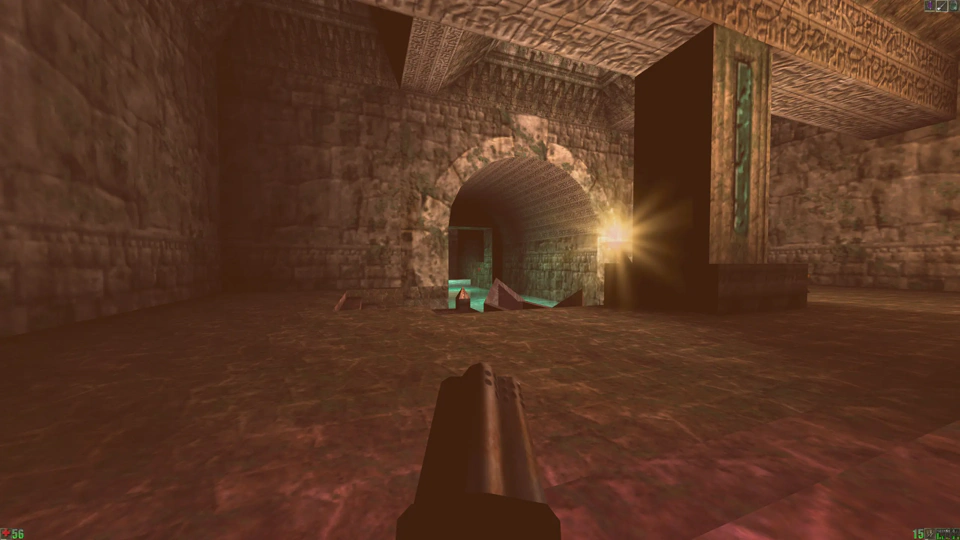
Task: Select the green item inventory slot
Action: point(954,5)
